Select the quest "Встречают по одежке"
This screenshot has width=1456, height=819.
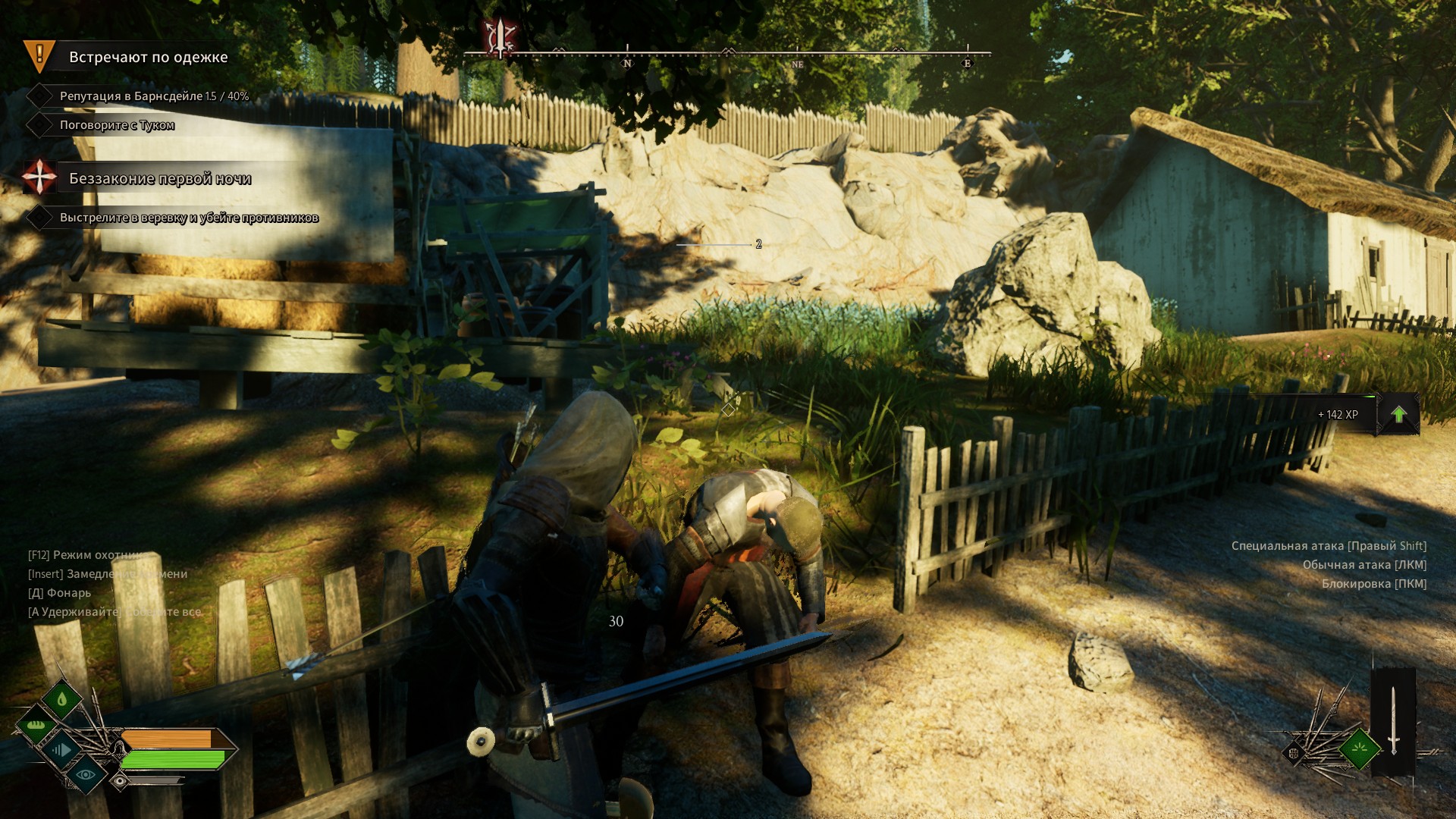148,57
